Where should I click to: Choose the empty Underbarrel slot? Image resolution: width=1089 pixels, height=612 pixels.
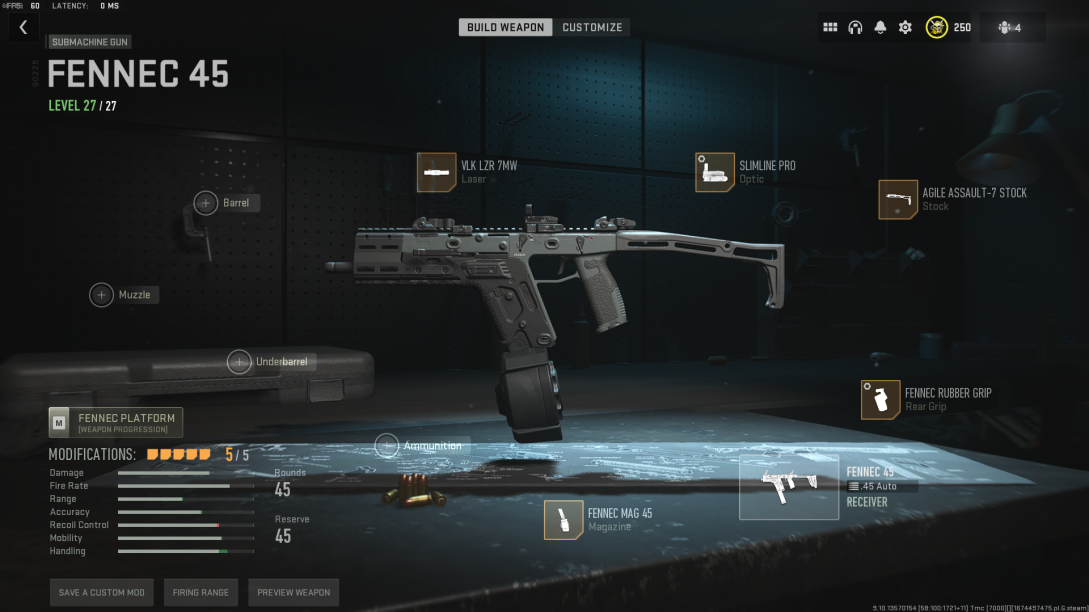click(x=239, y=362)
